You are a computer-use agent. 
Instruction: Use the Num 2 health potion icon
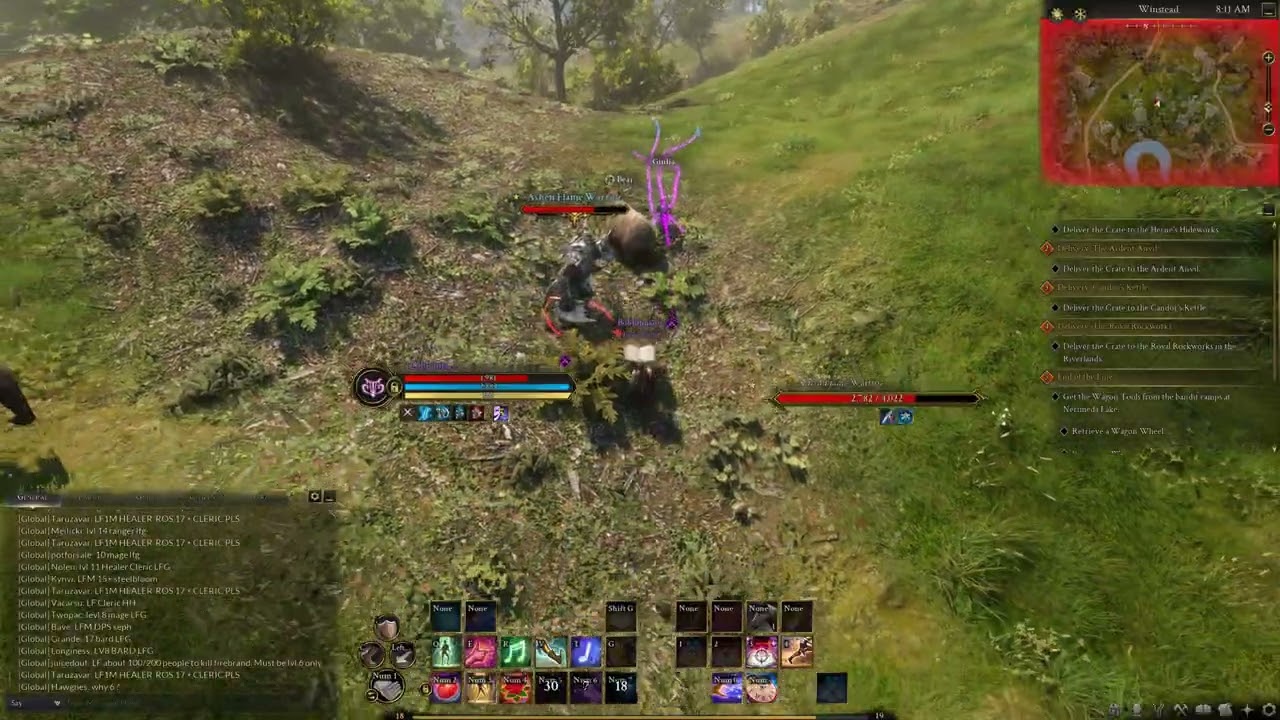point(445,687)
